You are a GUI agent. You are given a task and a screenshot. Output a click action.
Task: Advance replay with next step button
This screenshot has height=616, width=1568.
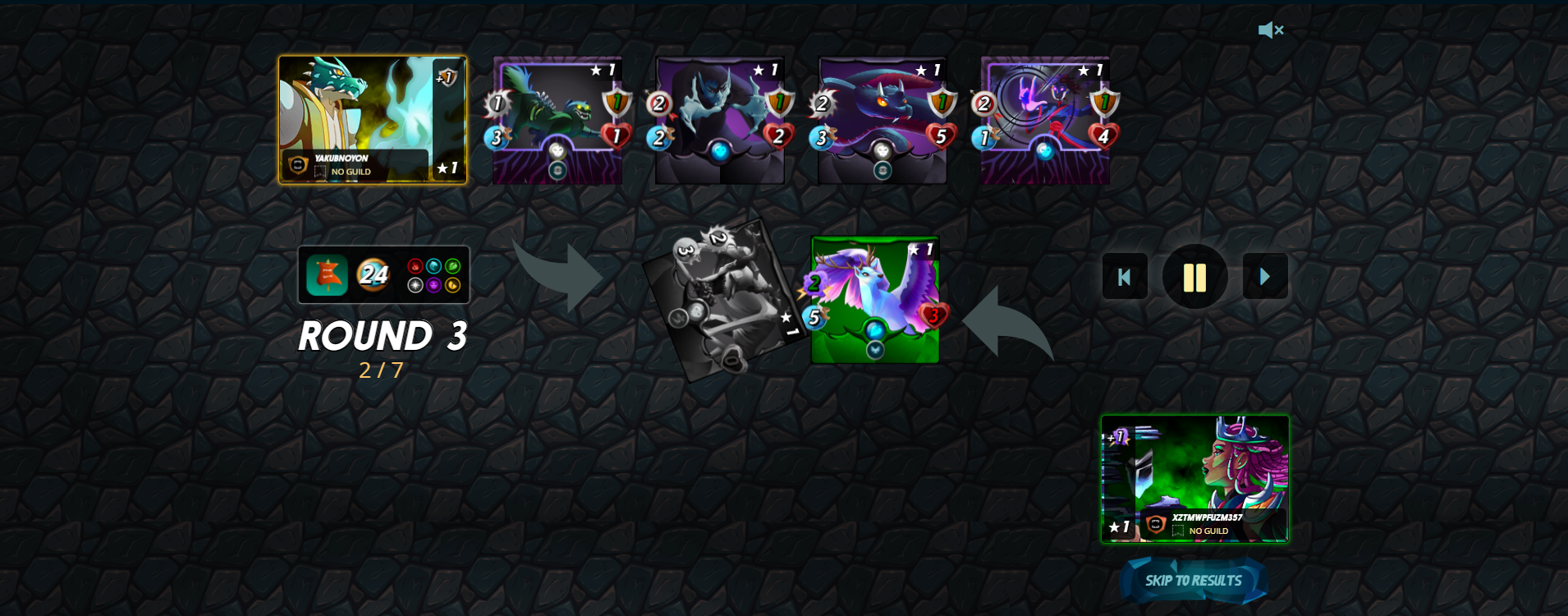[1265, 277]
